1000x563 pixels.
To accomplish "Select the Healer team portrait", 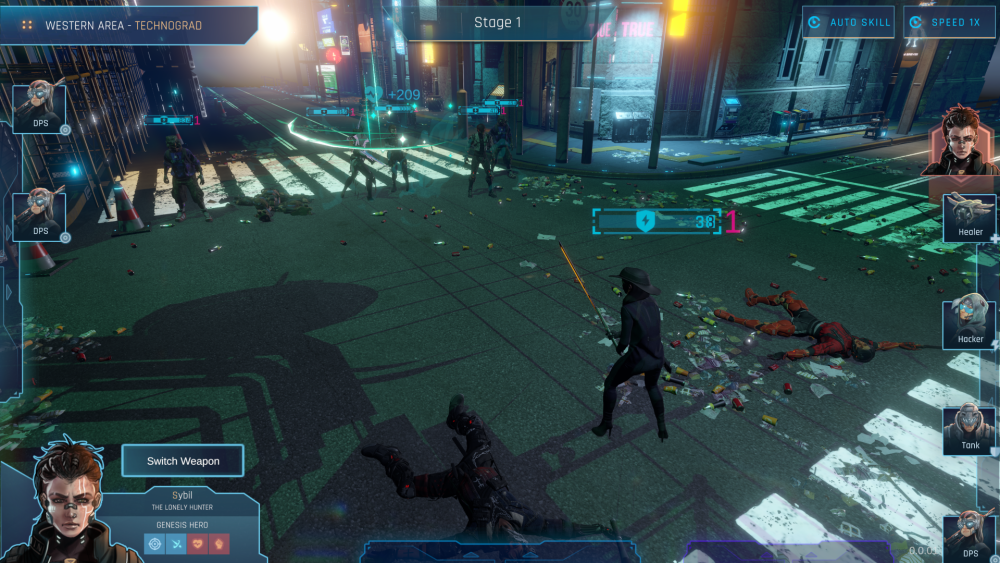I will tap(970, 216).
